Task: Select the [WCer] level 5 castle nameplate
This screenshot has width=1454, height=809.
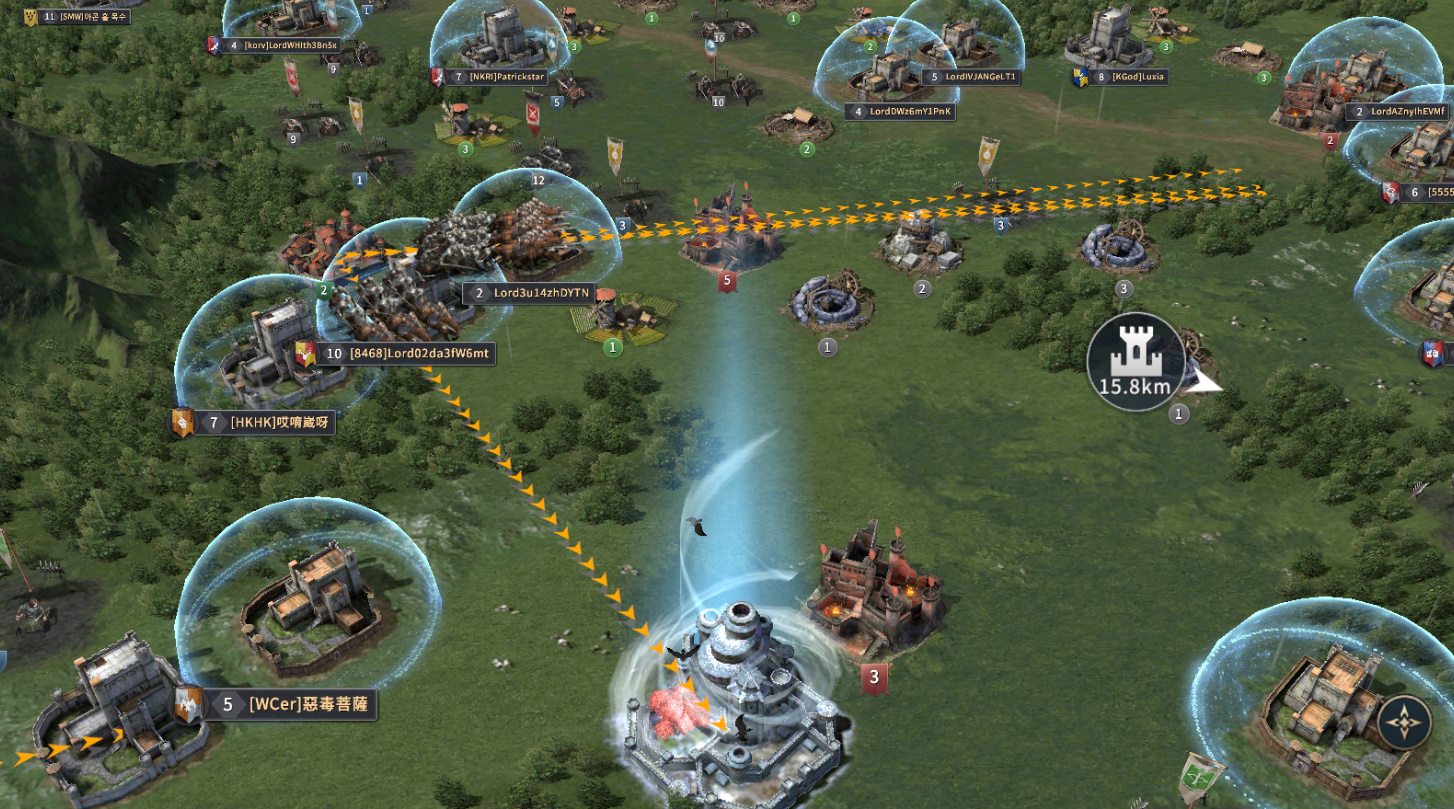Action: point(288,704)
